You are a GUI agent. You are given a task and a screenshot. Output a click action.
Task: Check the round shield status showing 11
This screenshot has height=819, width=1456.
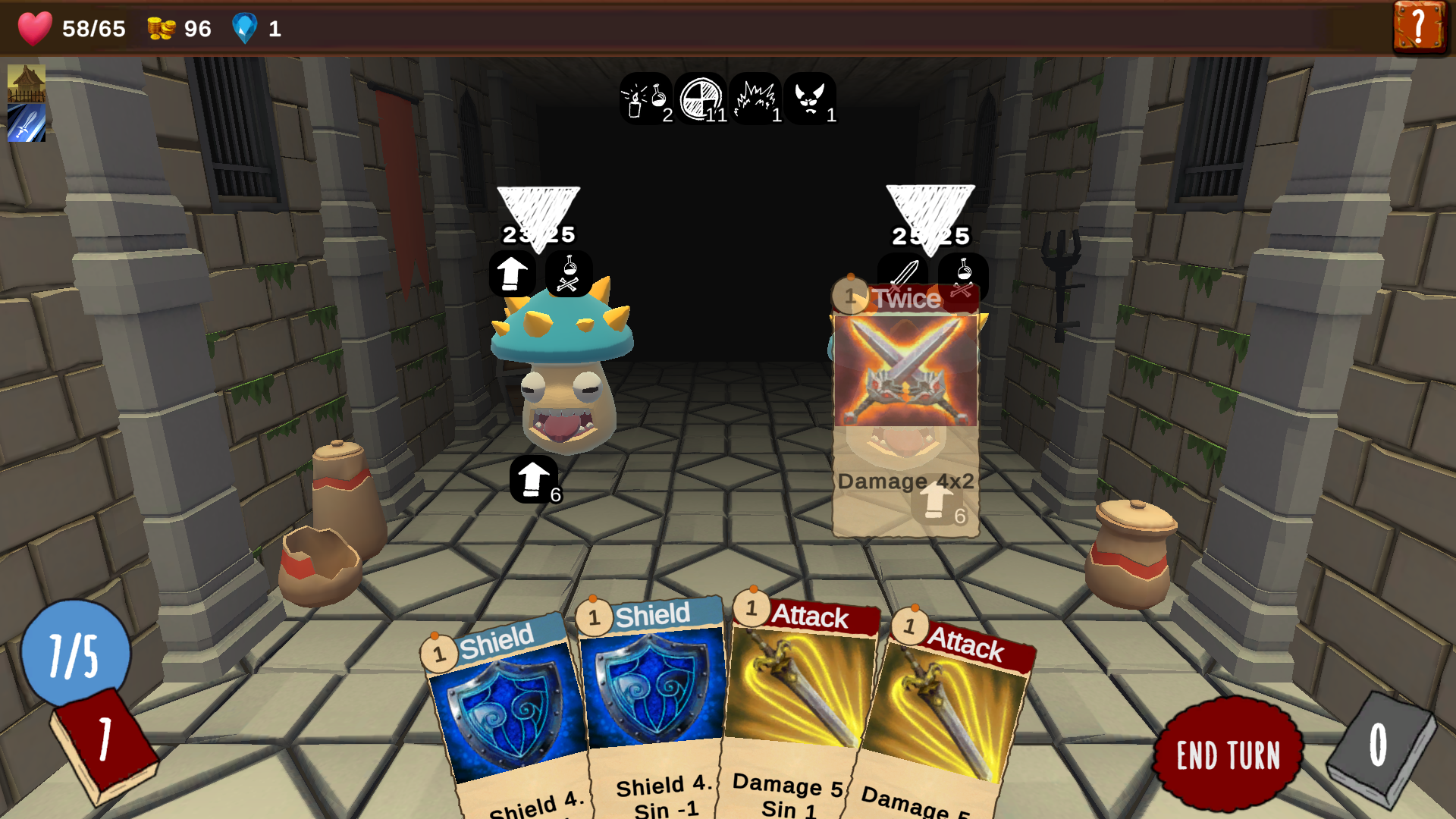tap(701, 99)
